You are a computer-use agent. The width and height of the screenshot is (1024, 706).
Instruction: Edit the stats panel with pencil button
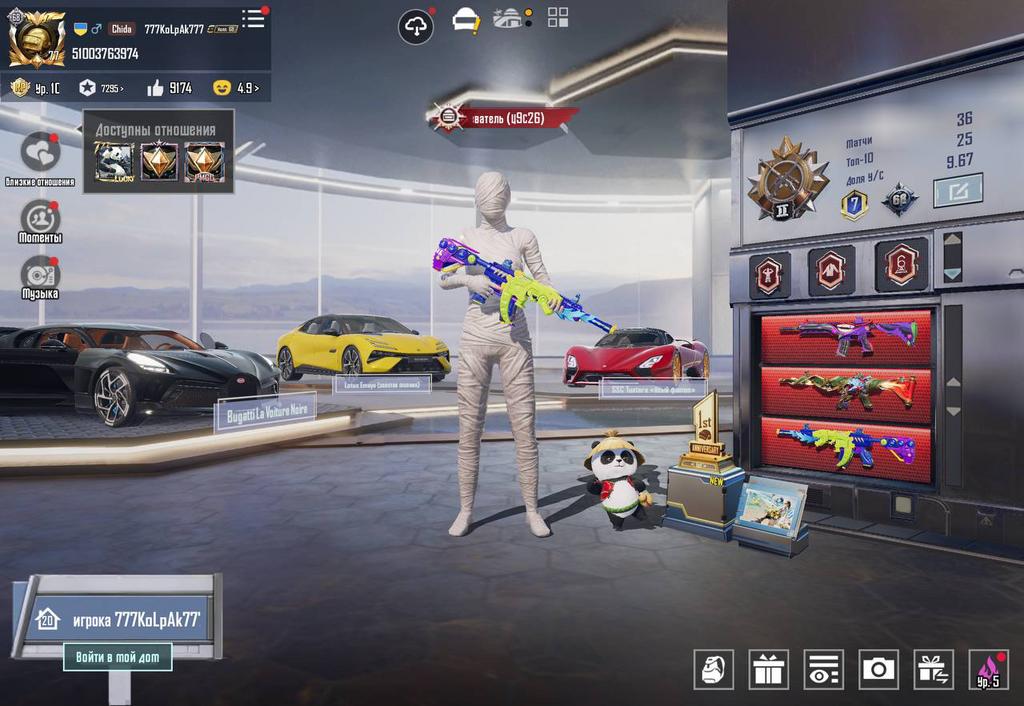click(957, 190)
